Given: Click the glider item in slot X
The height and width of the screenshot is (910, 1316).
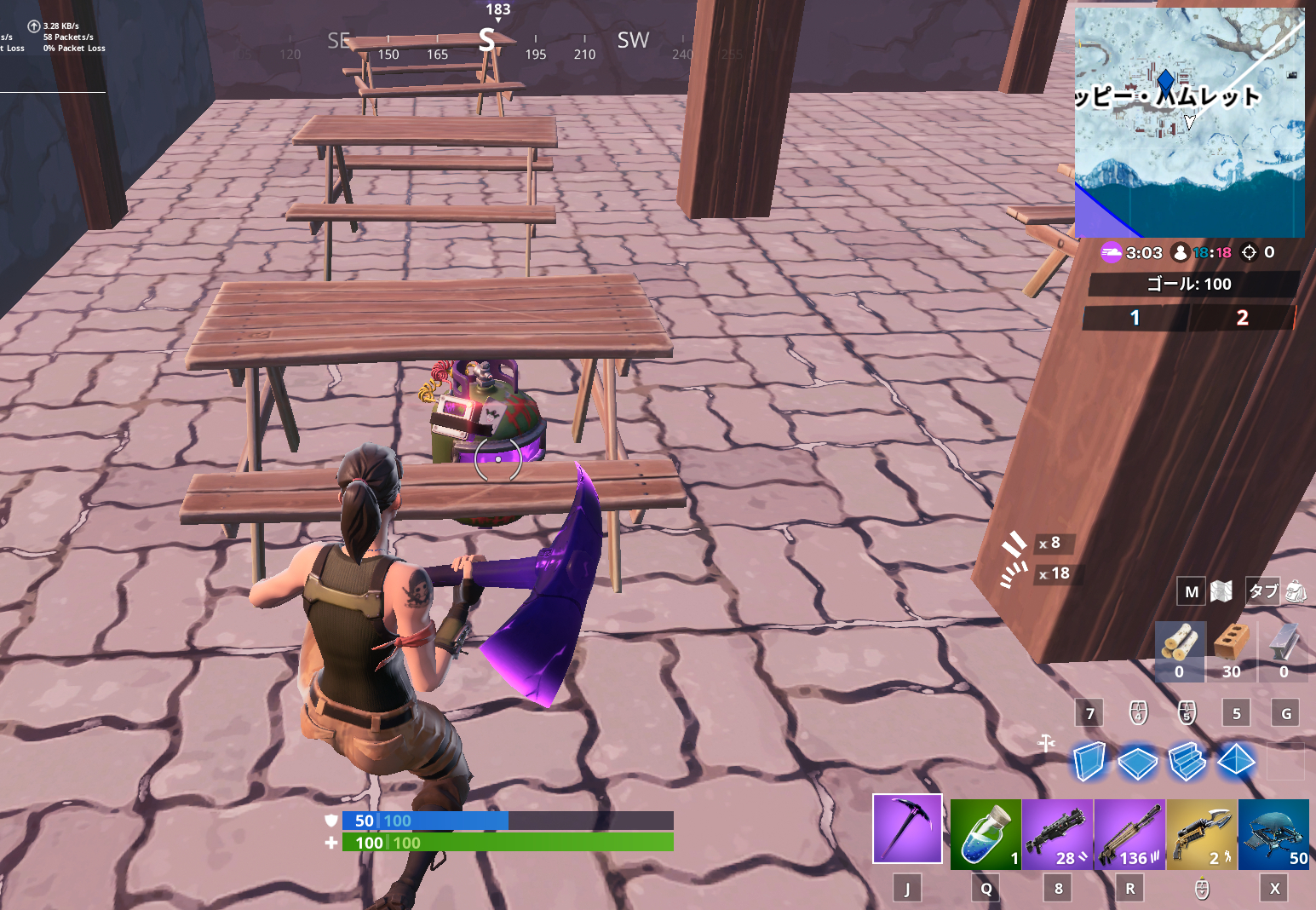Looking at the screenshot, I should 1273,833.
